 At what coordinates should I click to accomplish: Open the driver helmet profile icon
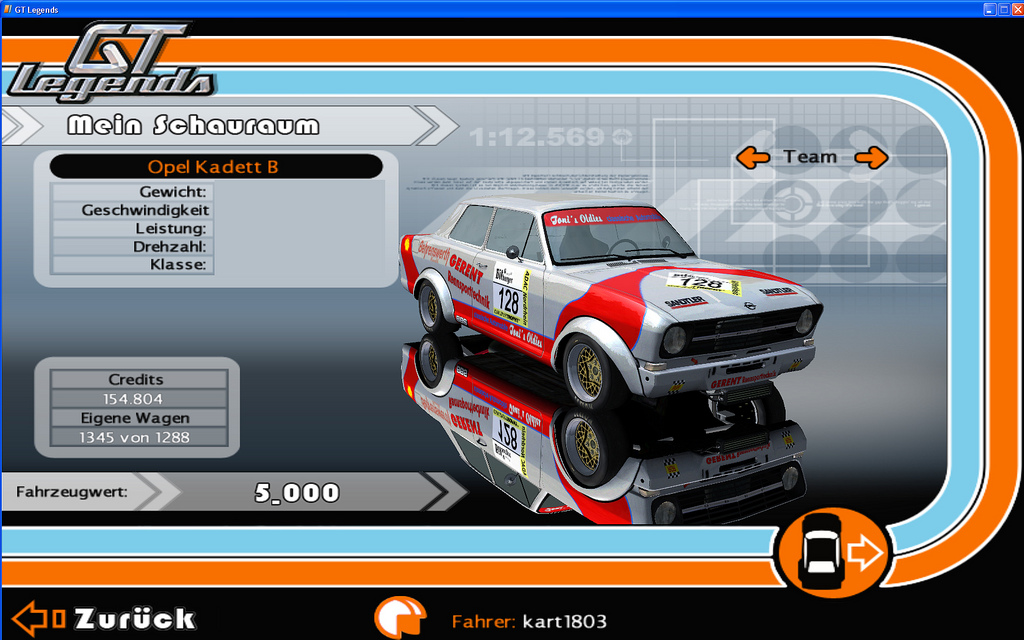pos(400,619)
